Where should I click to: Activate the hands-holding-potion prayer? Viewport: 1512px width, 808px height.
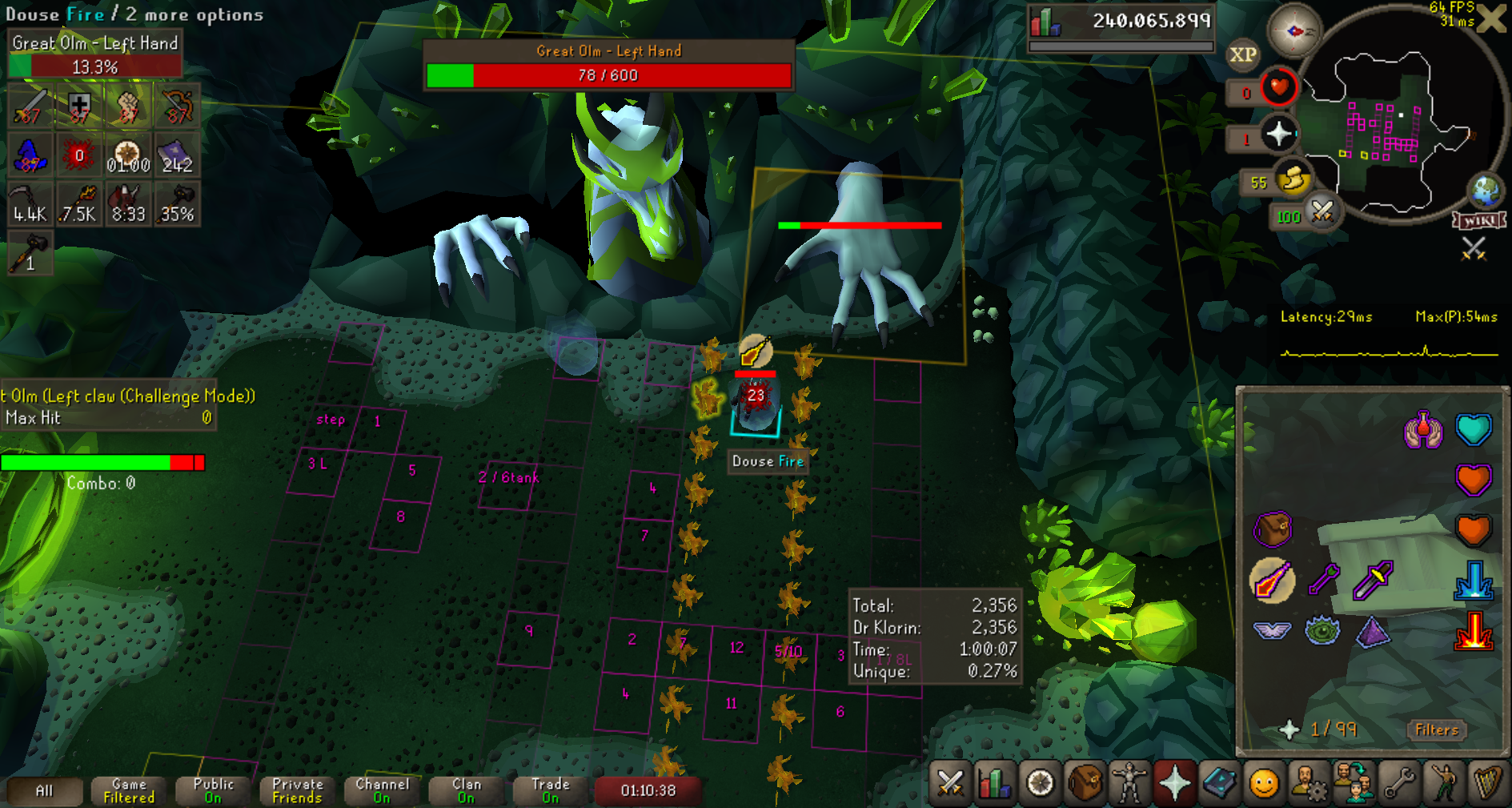click(x=1422, y=430)
